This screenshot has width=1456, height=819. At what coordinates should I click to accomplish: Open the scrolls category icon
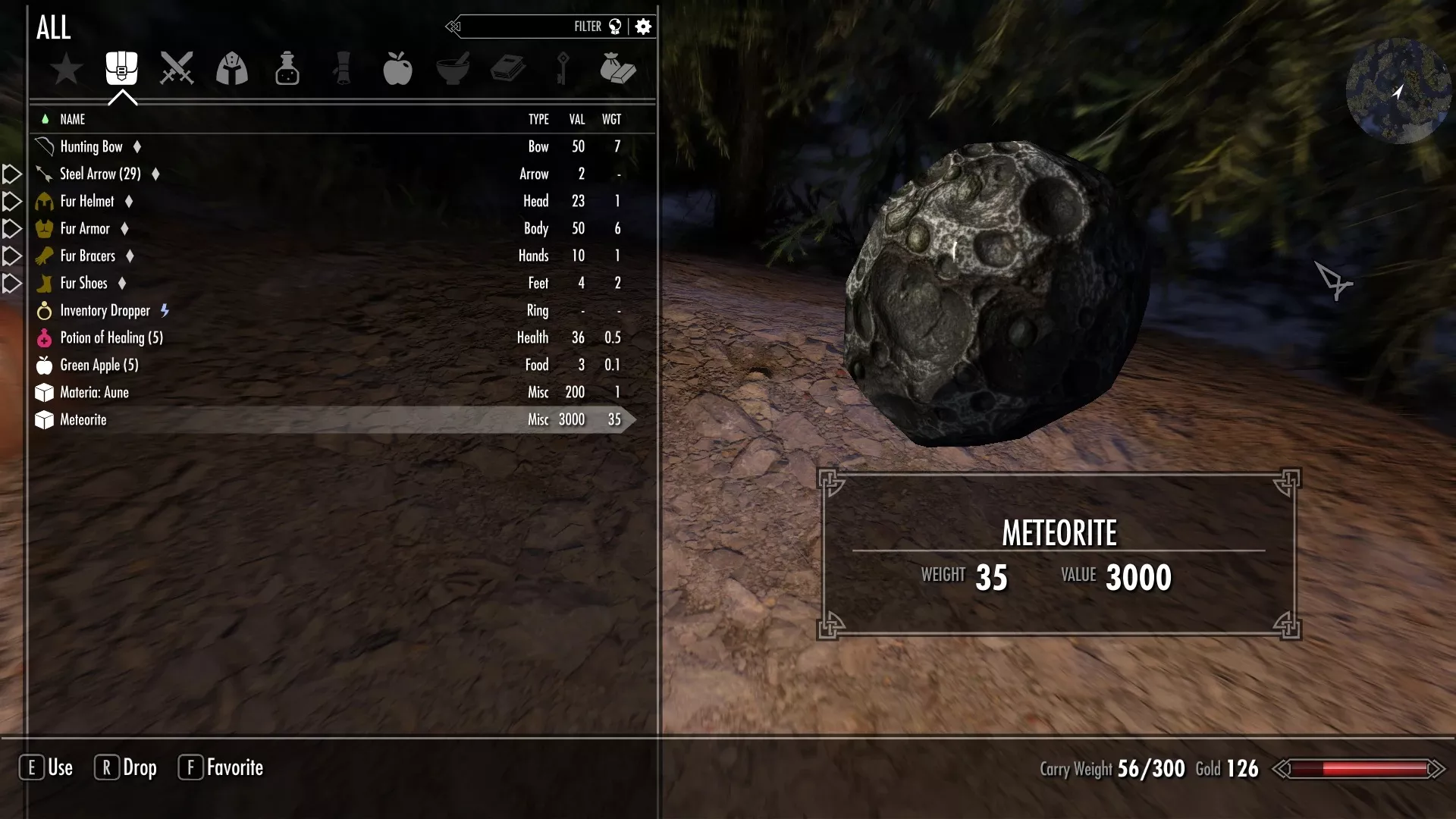pos(343,68)
